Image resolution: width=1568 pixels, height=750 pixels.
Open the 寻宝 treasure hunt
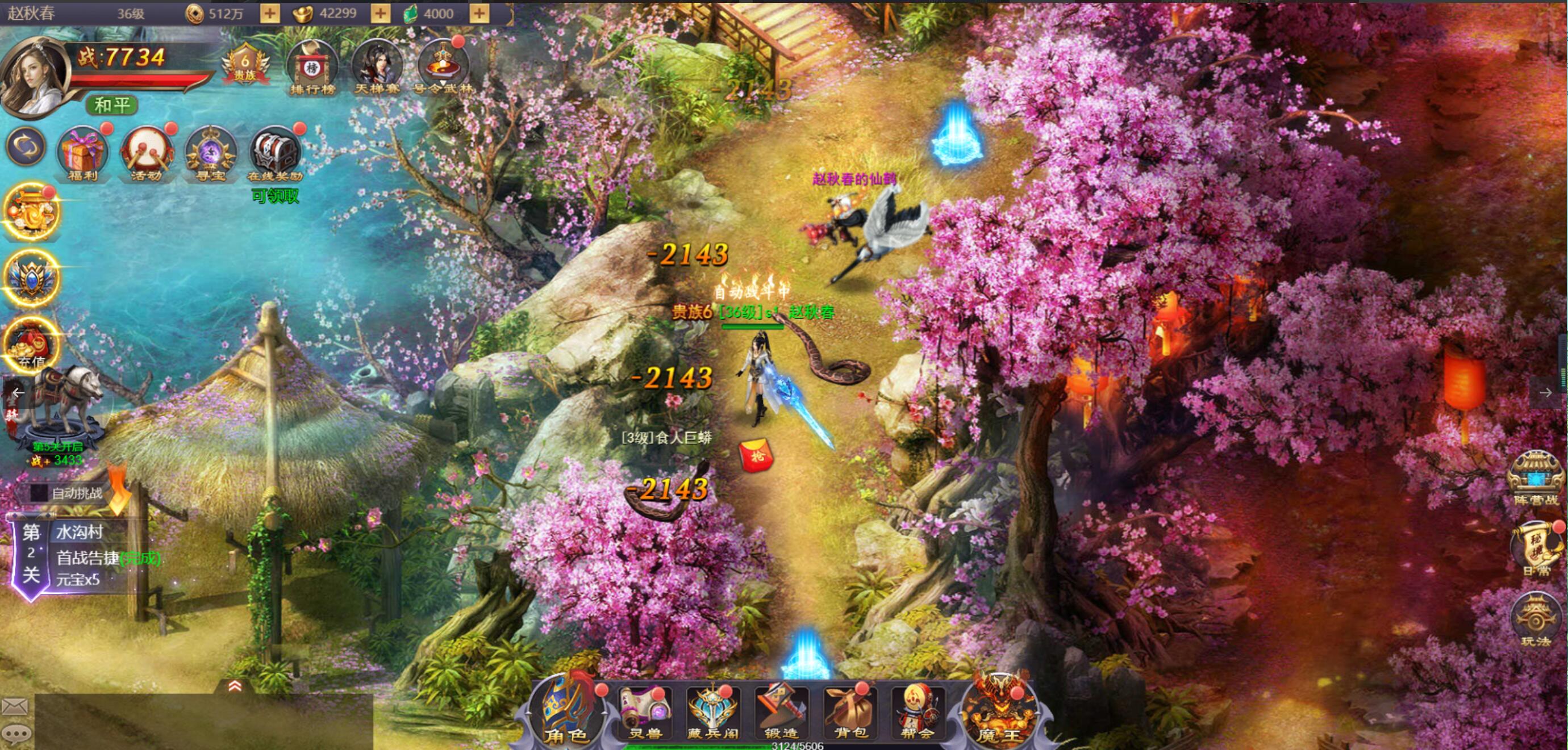pos(211,153)
